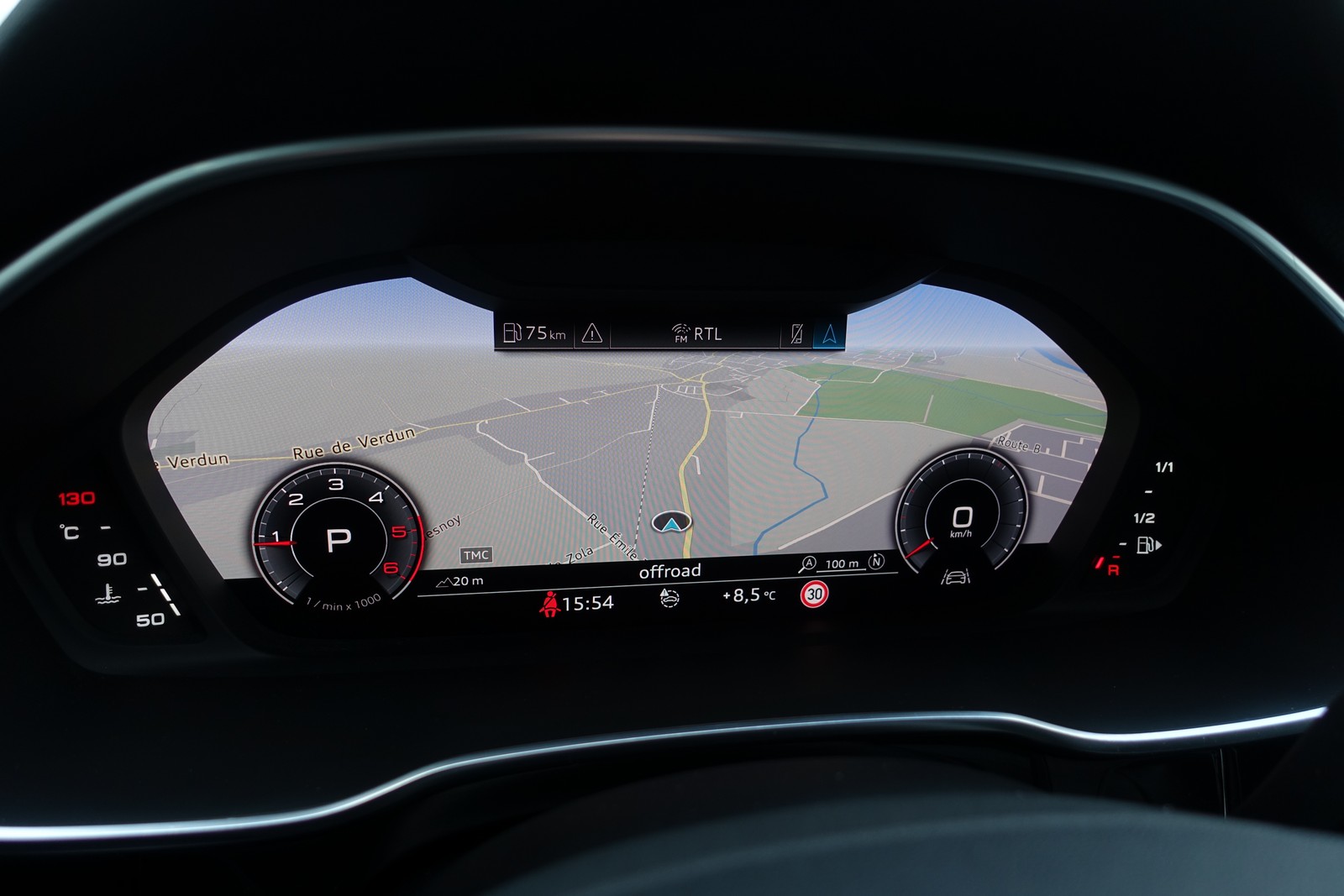This screenshot has height=896, width=1344.
Task: Click the automatic map zoom magnifier icon
Action: point(808,564)
